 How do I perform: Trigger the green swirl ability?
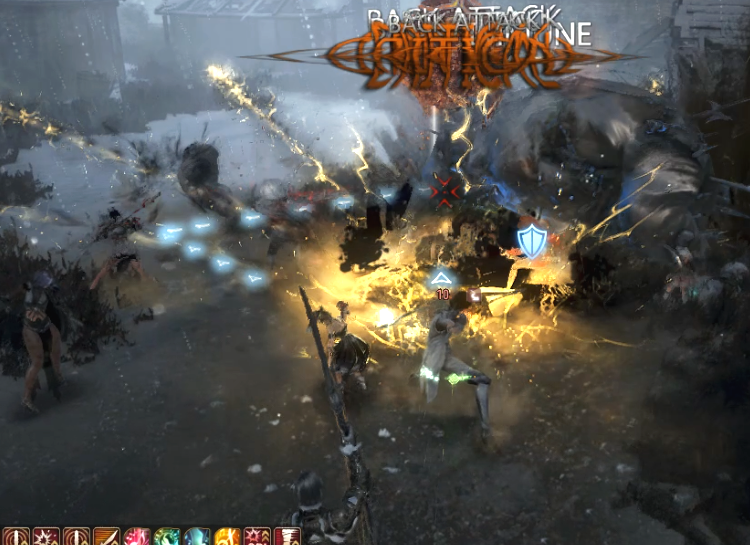pyautogui.click(x=166, y=537)
